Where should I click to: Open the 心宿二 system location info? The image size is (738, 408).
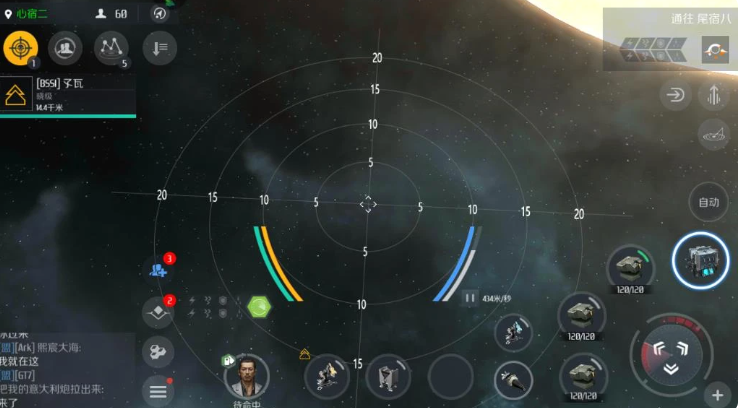pyautogui.click(x=32, y=14)
